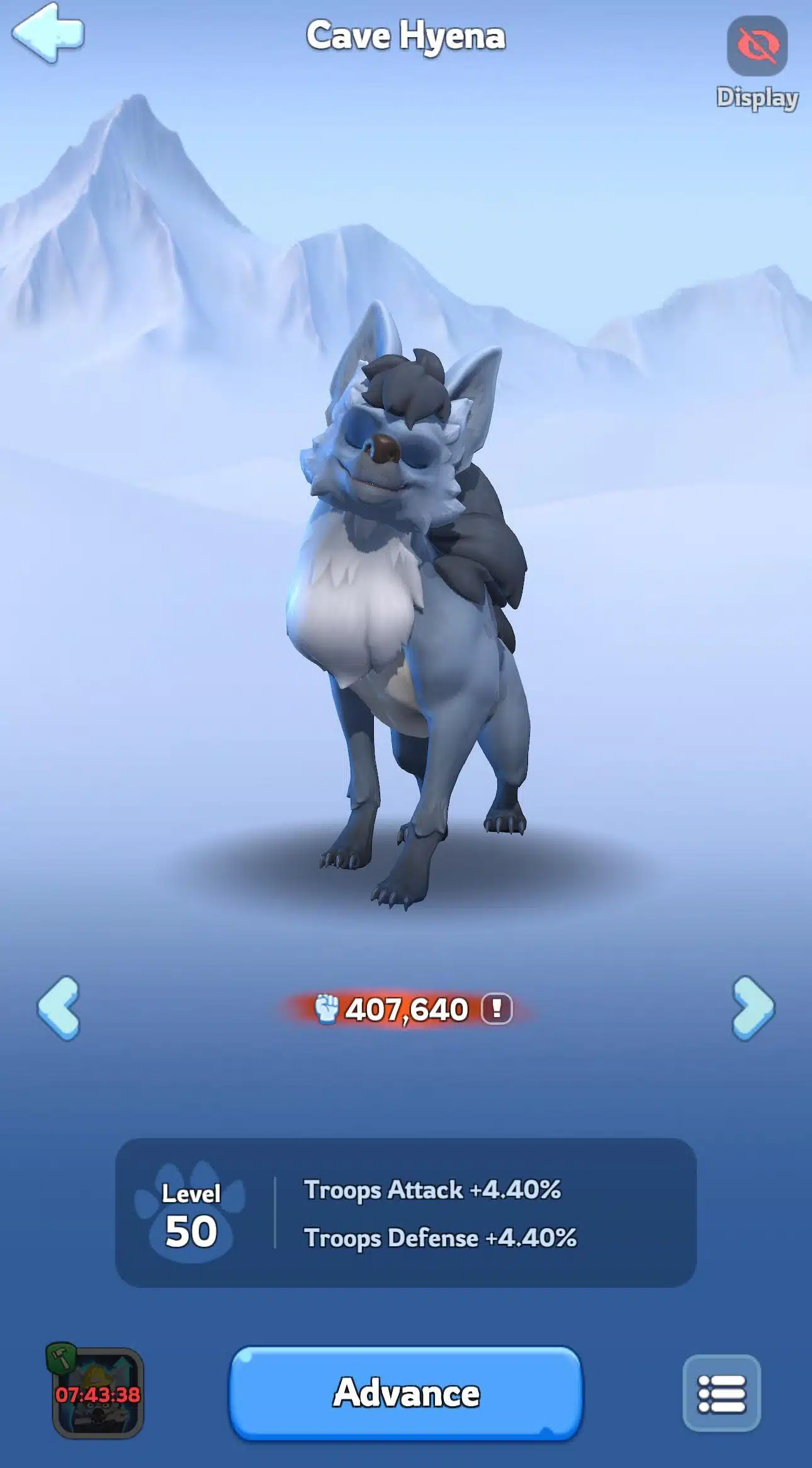
Task: Tap the Cave Hyena title text
Action: [x=405, y=36]
